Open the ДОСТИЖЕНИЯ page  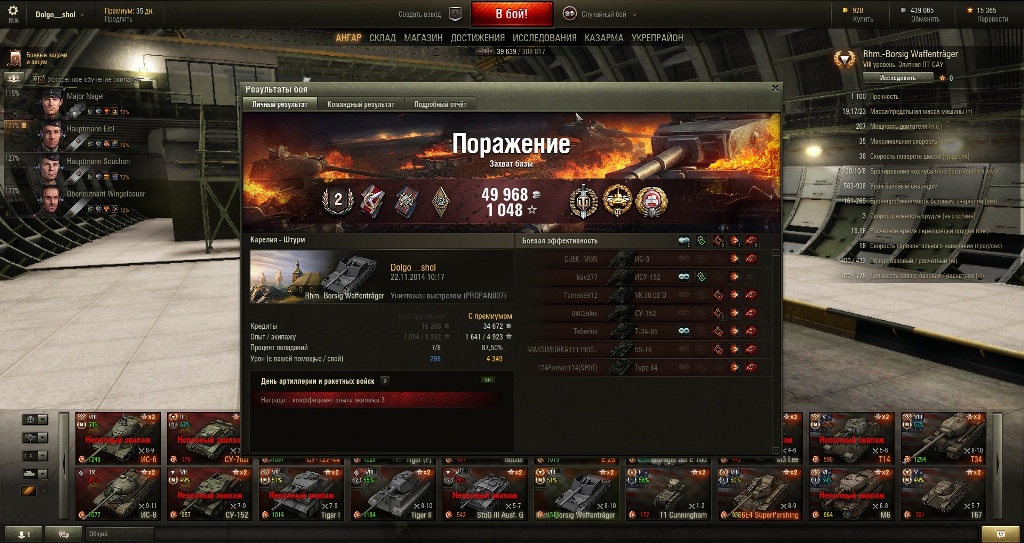tap(477, 38)
